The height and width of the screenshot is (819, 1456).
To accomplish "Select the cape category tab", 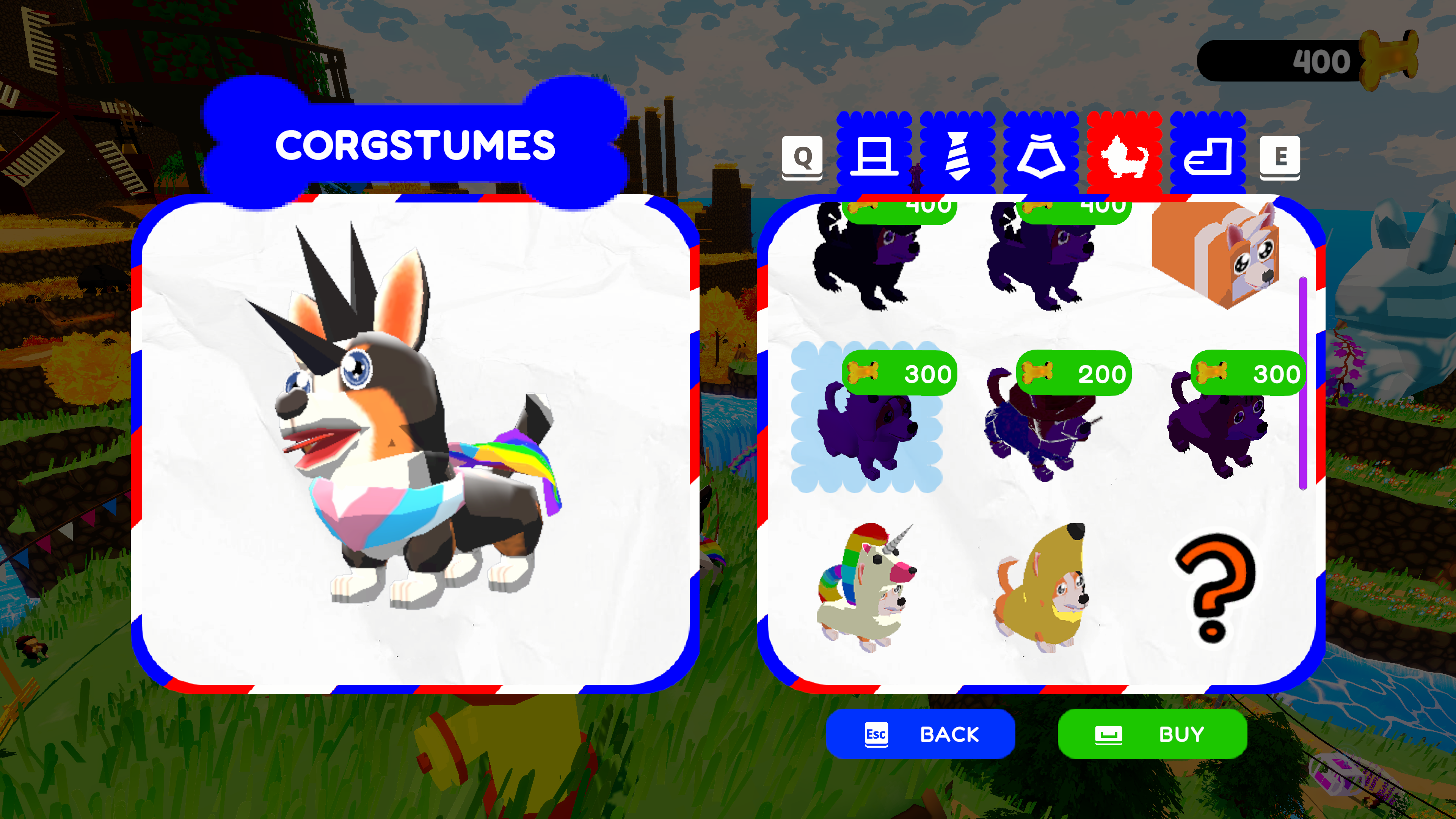I will coord(1040,154).
